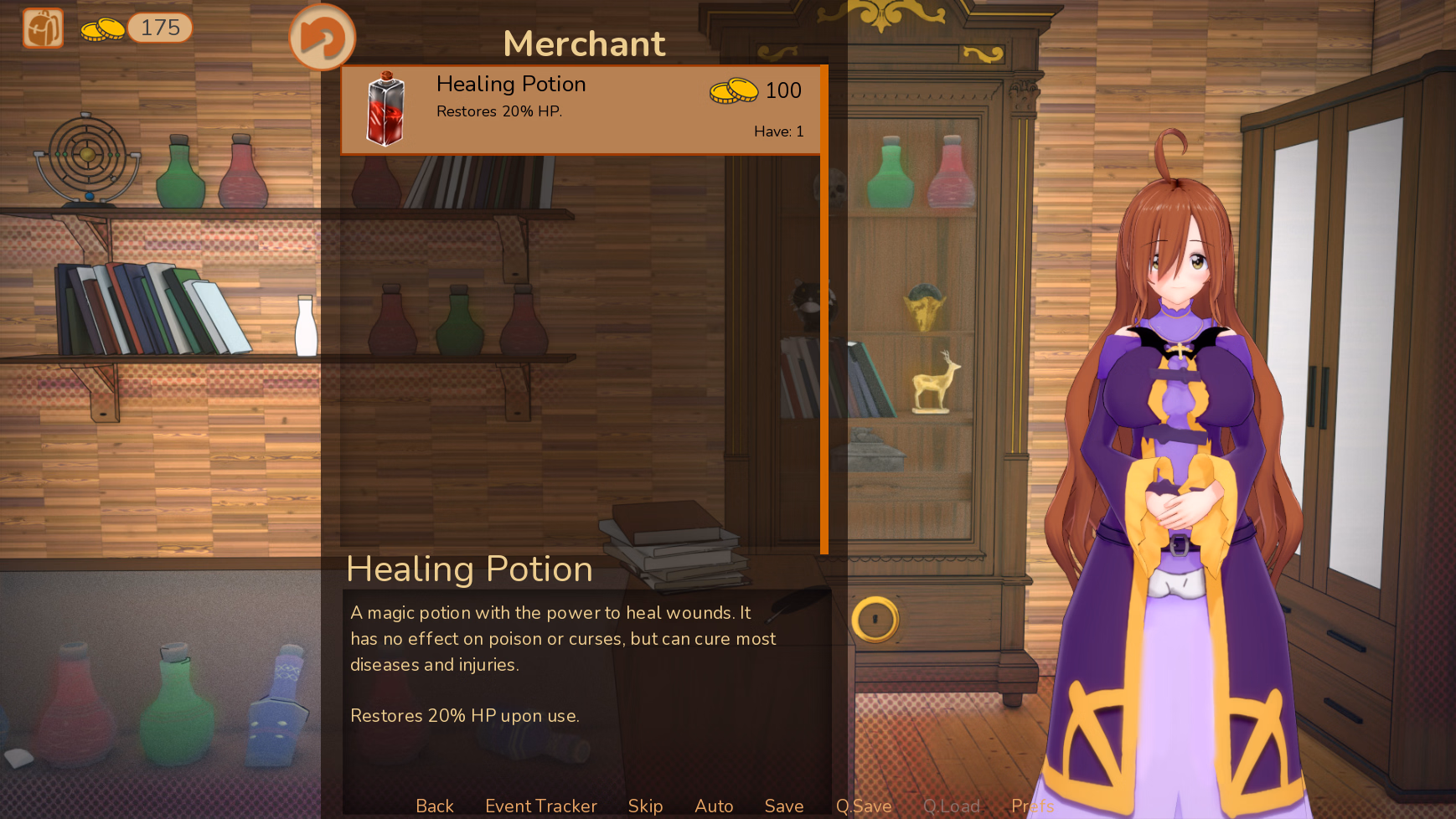Image resolution: width=1456 pixels, height=819 pixels.
Task: Click Back in the bottom menu
Action: [x=434, y=806]
